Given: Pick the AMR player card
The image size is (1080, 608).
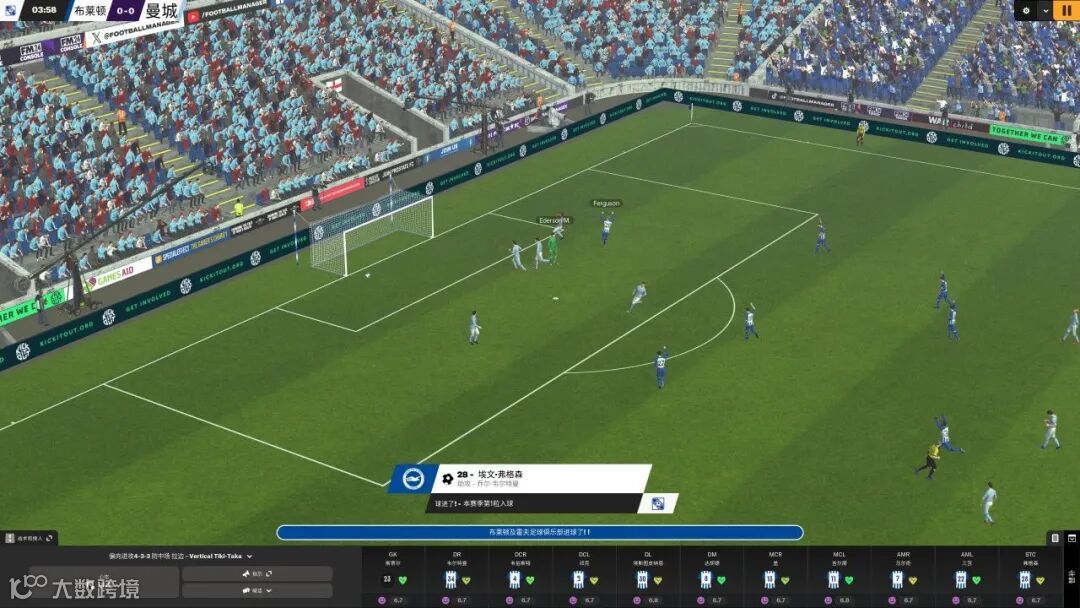Looking at the screenshot, I should pyautogui.click(x=902, y=577).
